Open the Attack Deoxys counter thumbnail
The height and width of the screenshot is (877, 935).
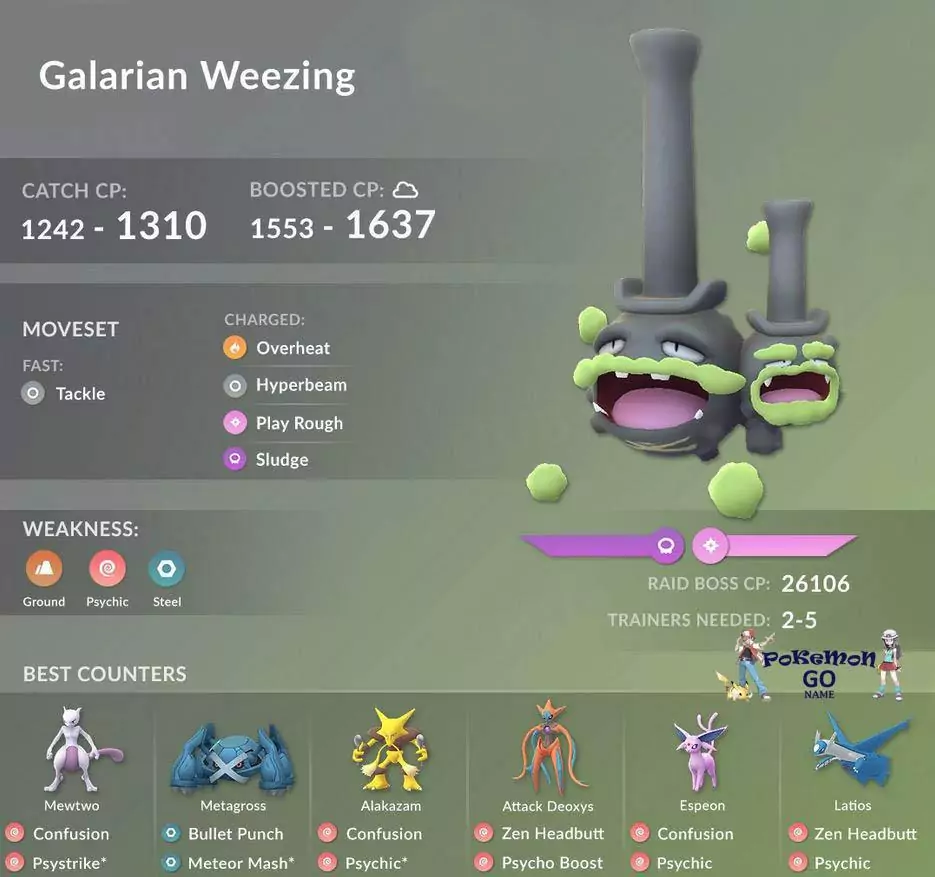pyautogui.click(x=548, y=748)
